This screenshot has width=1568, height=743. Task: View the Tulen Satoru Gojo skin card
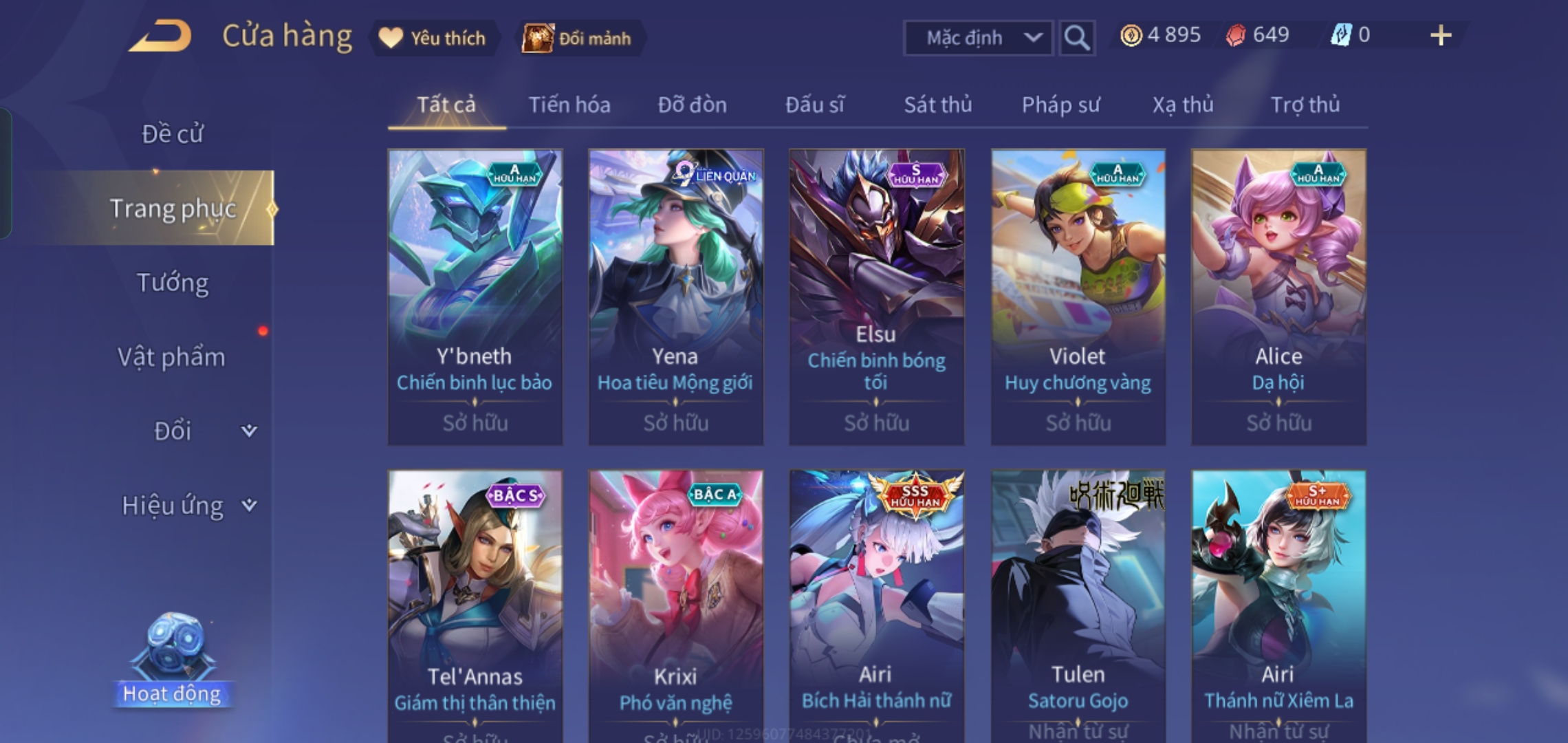(x=1078, y=605)
